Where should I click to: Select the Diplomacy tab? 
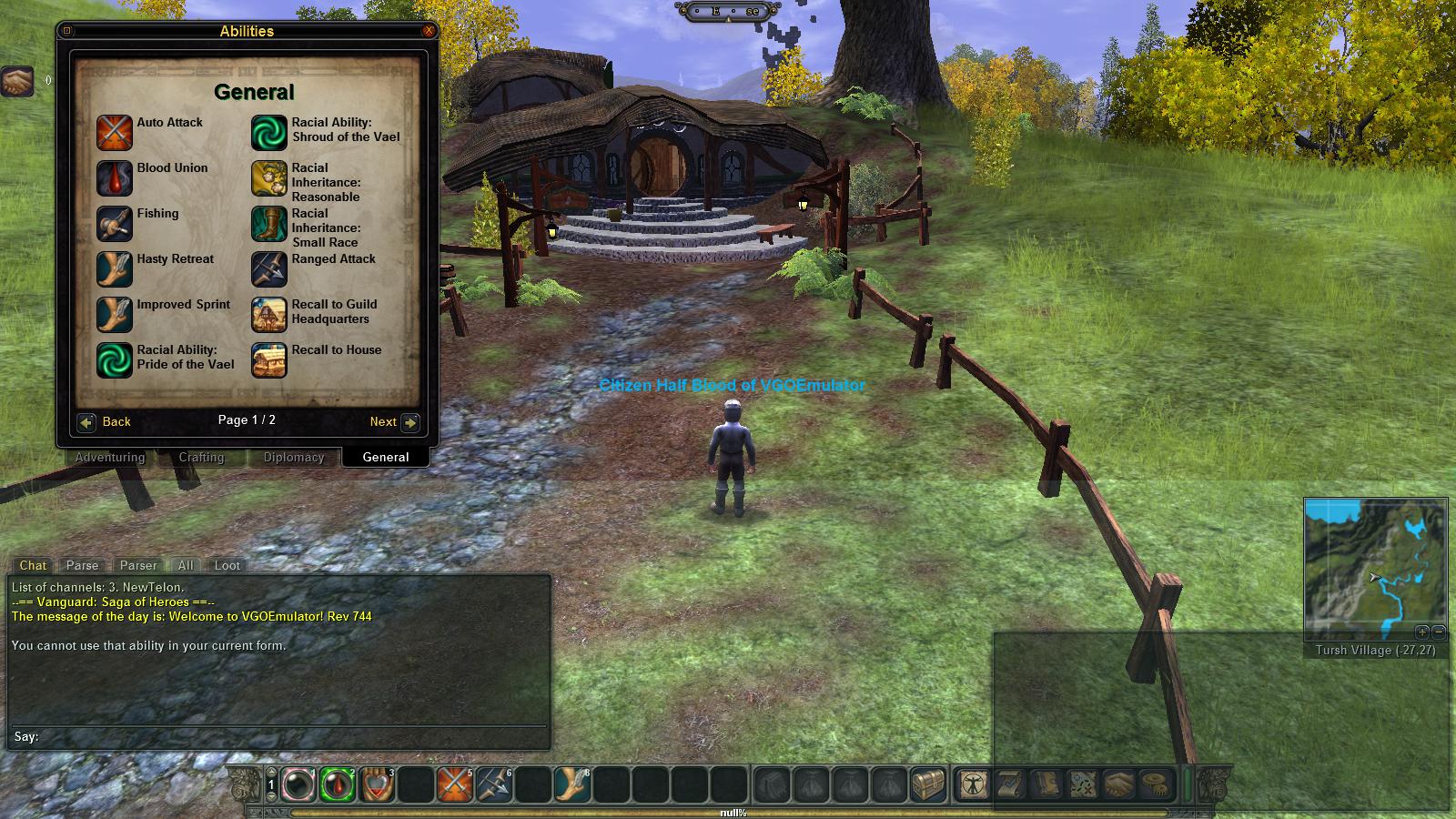pyautogui.click(x=294, y=457)
